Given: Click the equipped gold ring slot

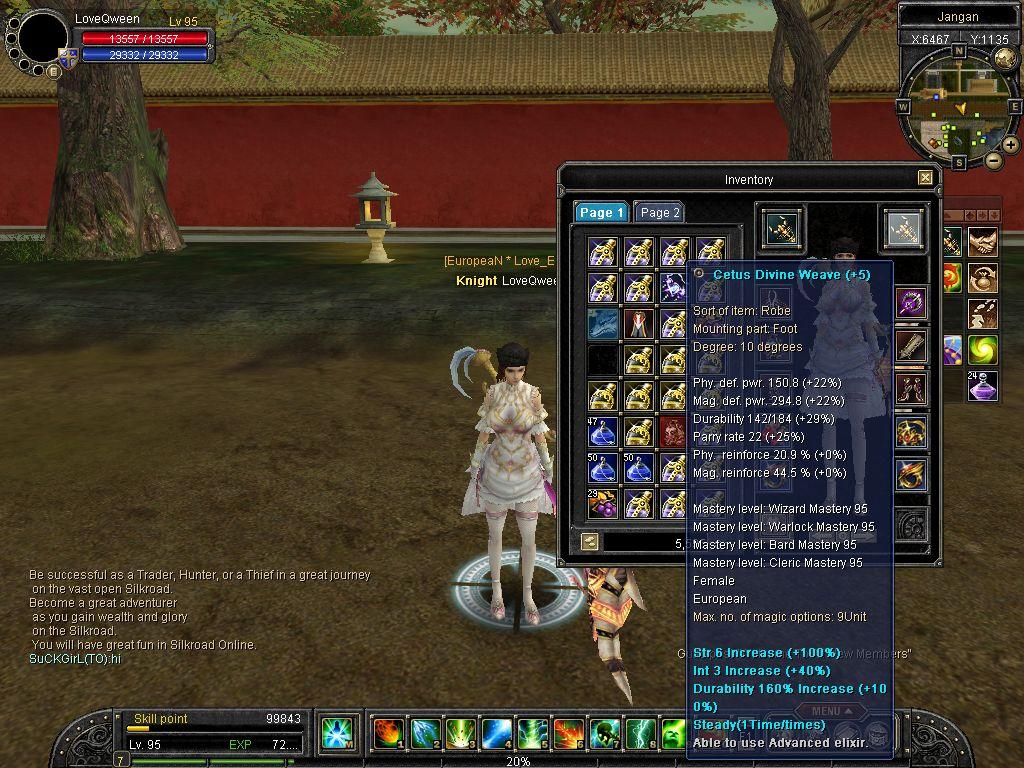Looking at the screenshot, I should click(x=910, y=474).
